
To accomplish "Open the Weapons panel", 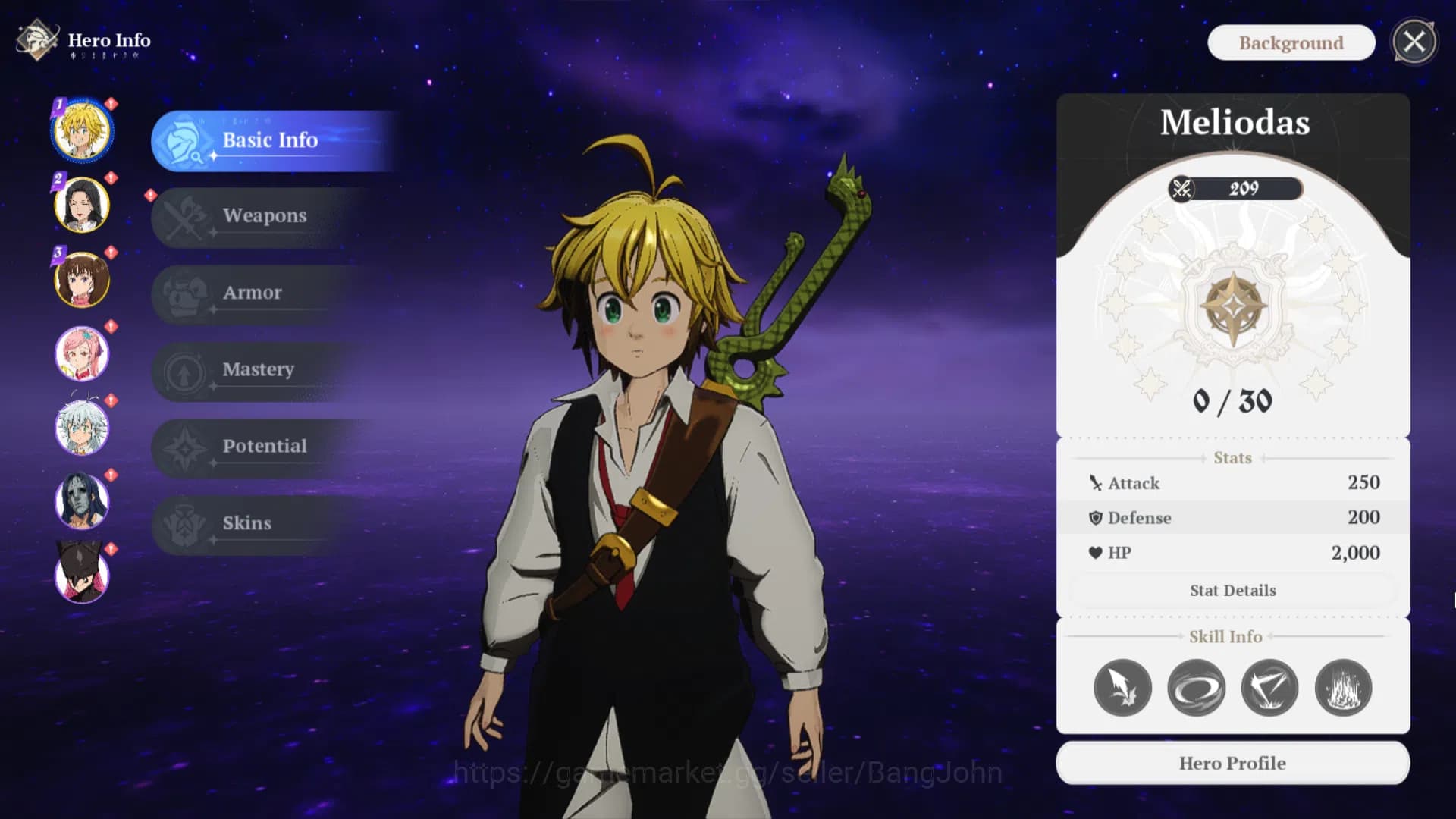I will (264, 216).
